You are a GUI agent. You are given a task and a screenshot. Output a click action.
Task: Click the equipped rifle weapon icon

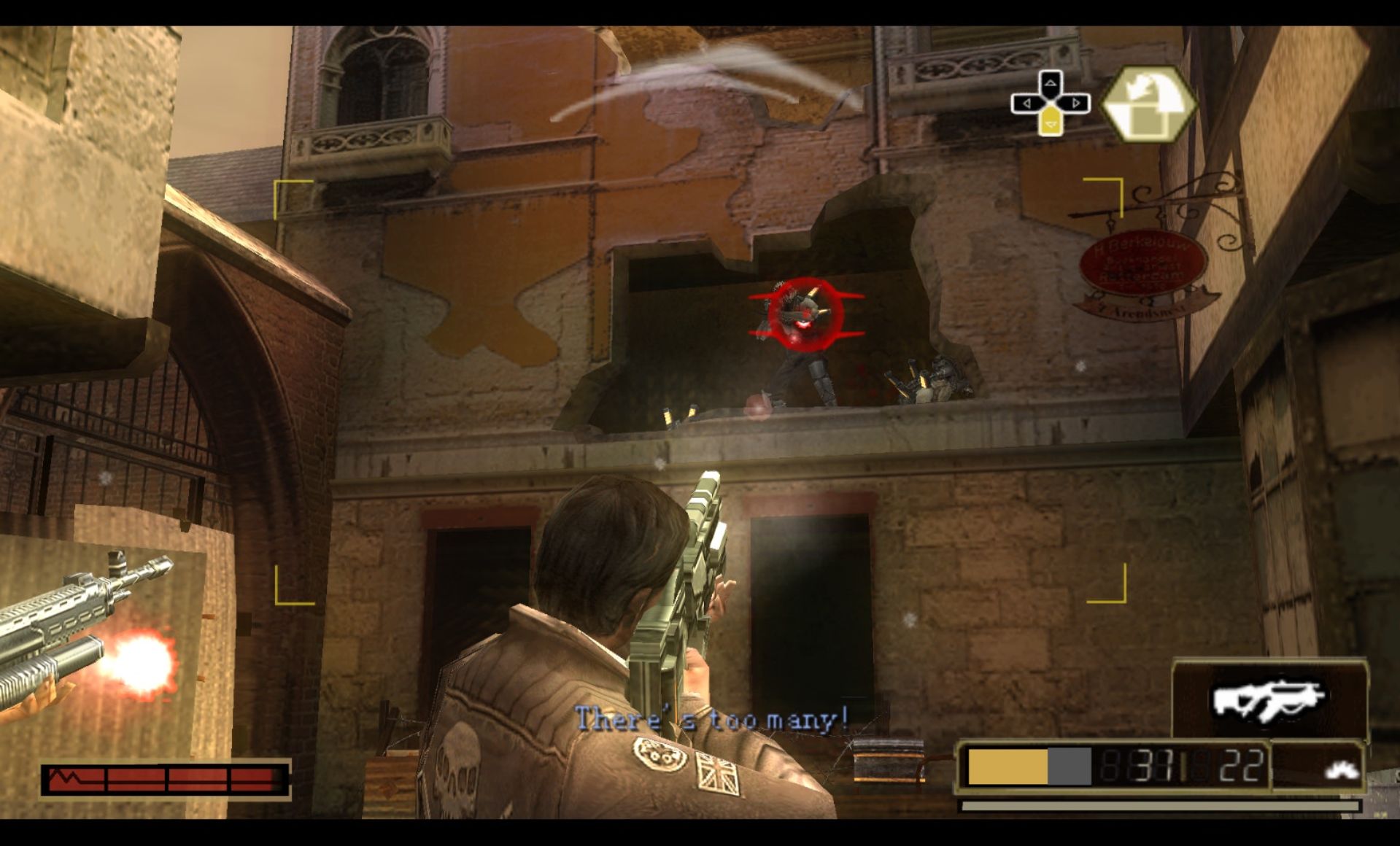pos(1268,700)
